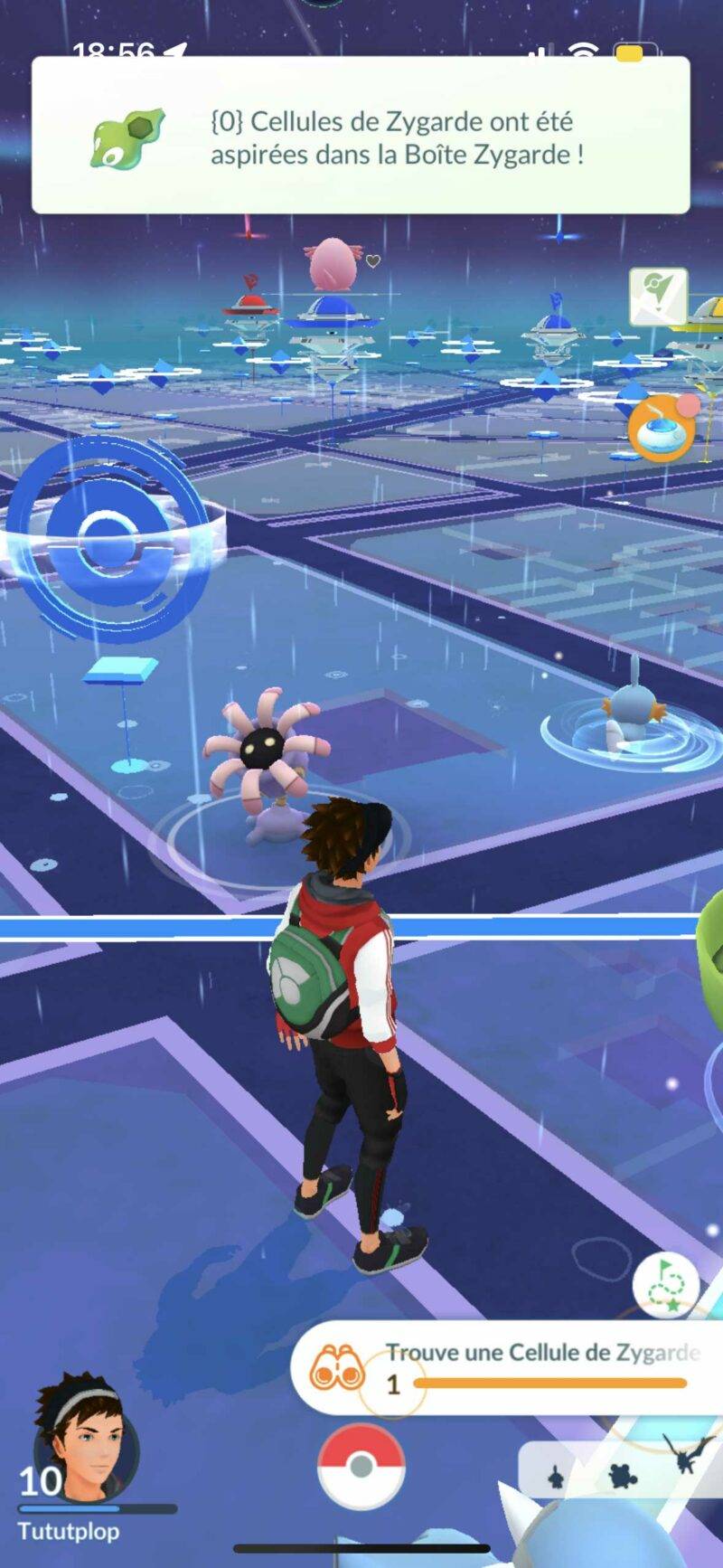723x1568 pixels.
Task: Show the nearby Pokémon silhouettes tracker
Action: click(621, 1474)
